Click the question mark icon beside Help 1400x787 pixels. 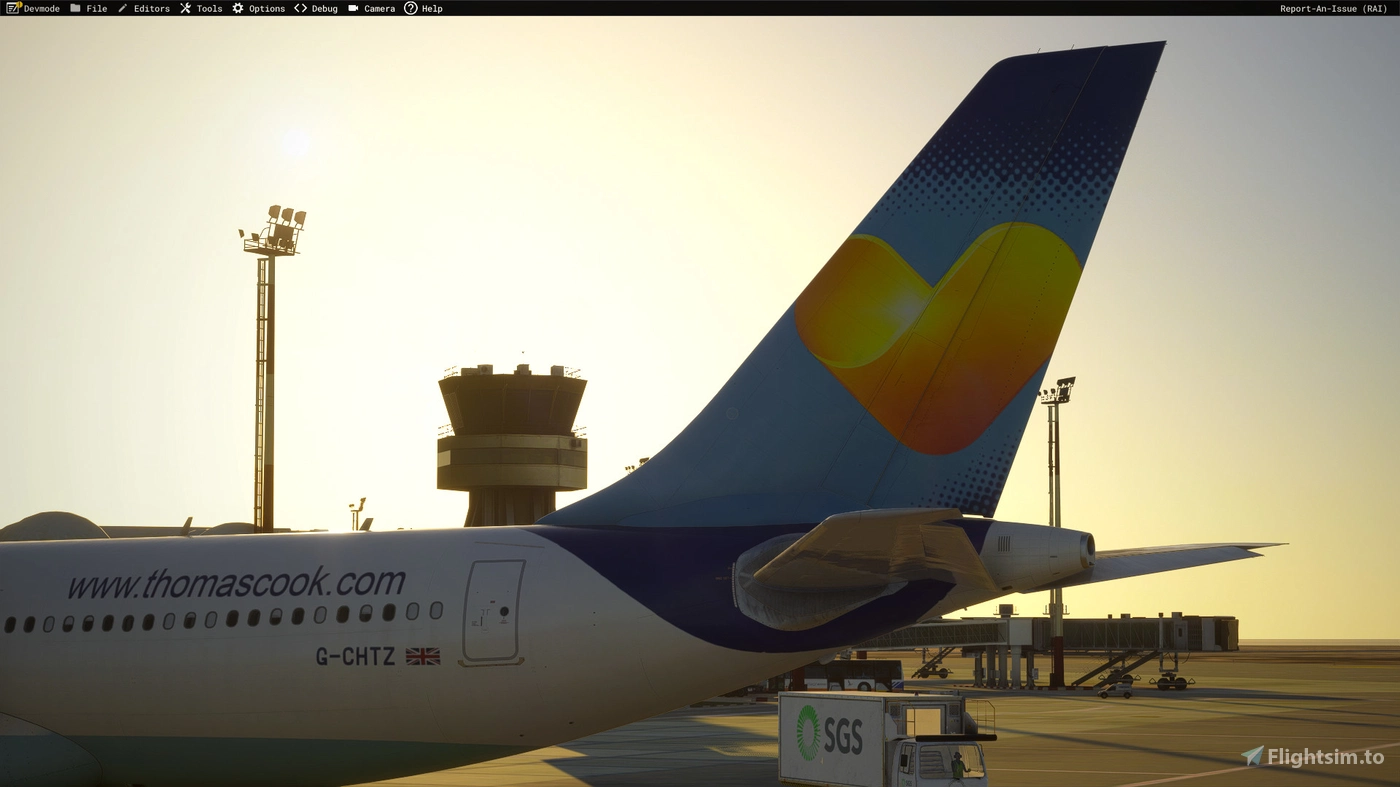point(410,8)
